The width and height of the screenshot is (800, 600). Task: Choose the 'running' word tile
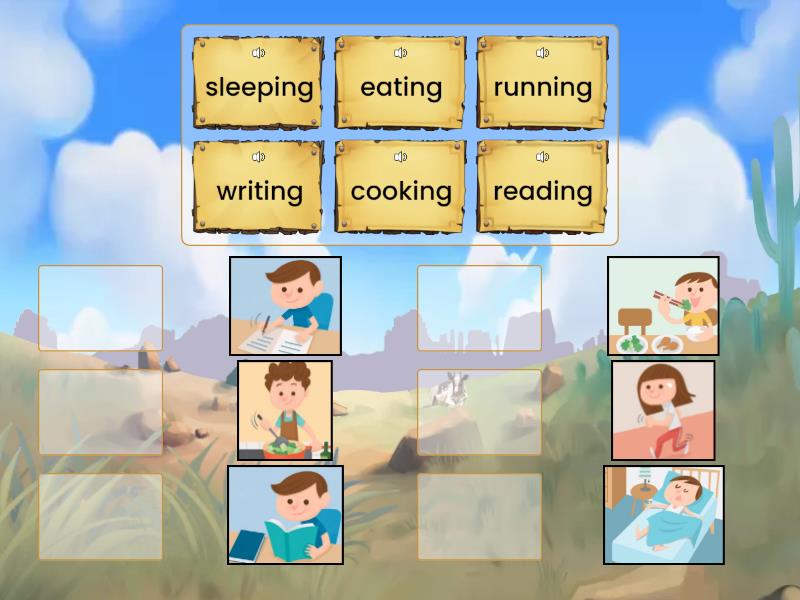click(x=542, y=88)
